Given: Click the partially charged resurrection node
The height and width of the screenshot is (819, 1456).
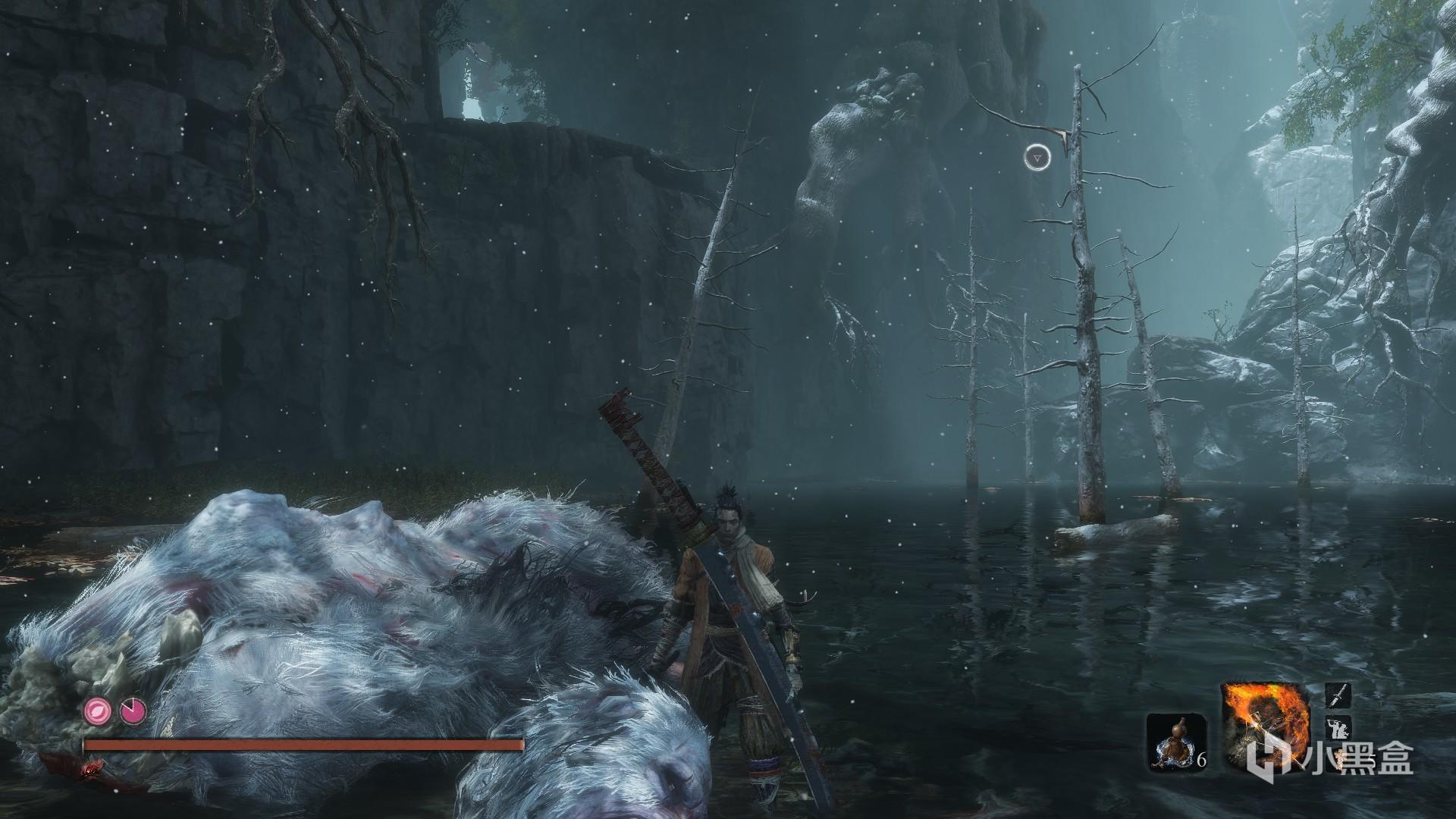Looking at the screenshot, I should 130,711.
